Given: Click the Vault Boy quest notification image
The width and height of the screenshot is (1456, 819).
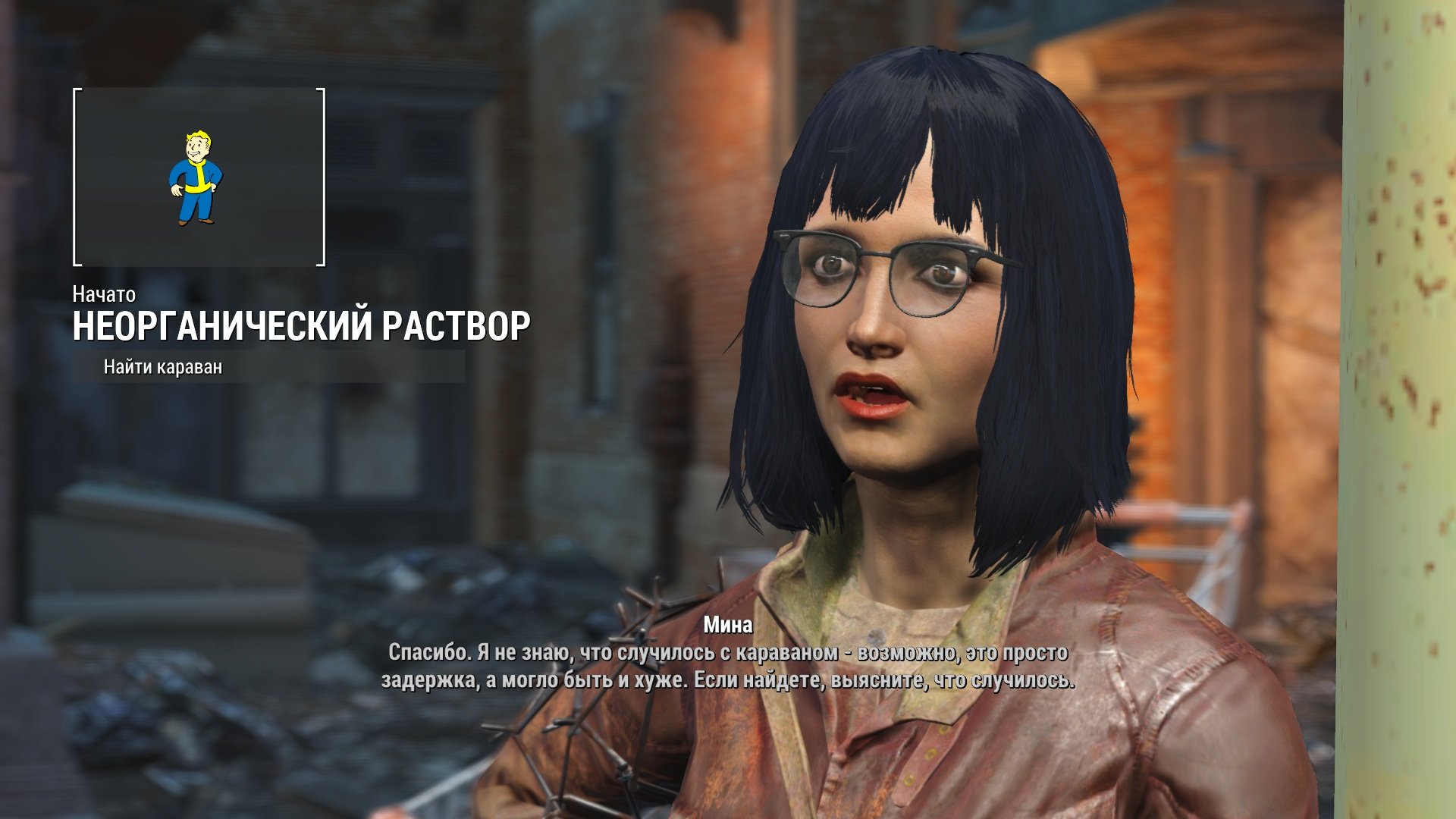Looking at the screenshot, I should pyautogui.click(x=196, y=178).
